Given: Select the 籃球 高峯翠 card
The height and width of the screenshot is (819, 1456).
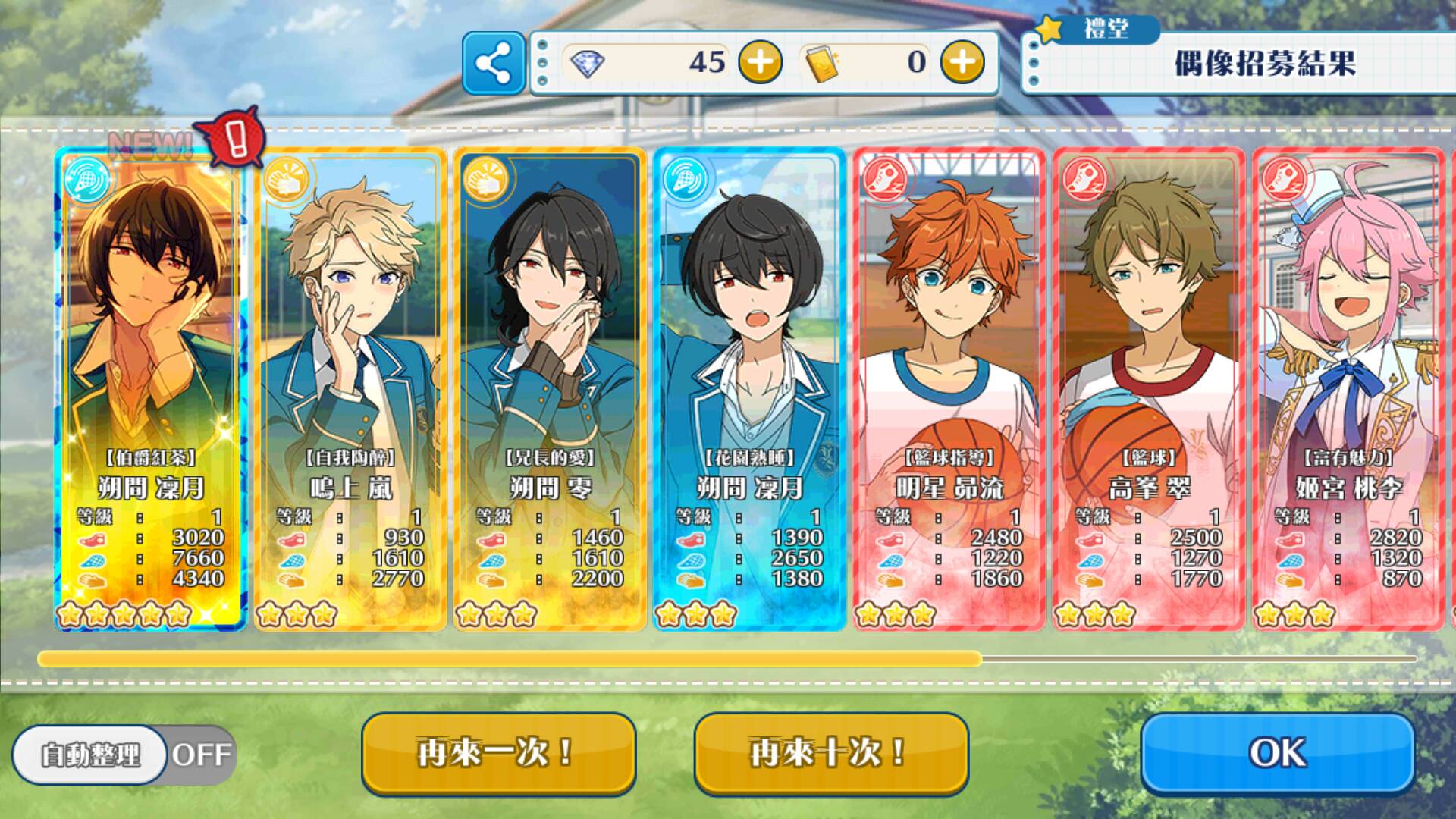Looking at the screenshot, I should pyautogui.click(x=1148, y=388).
